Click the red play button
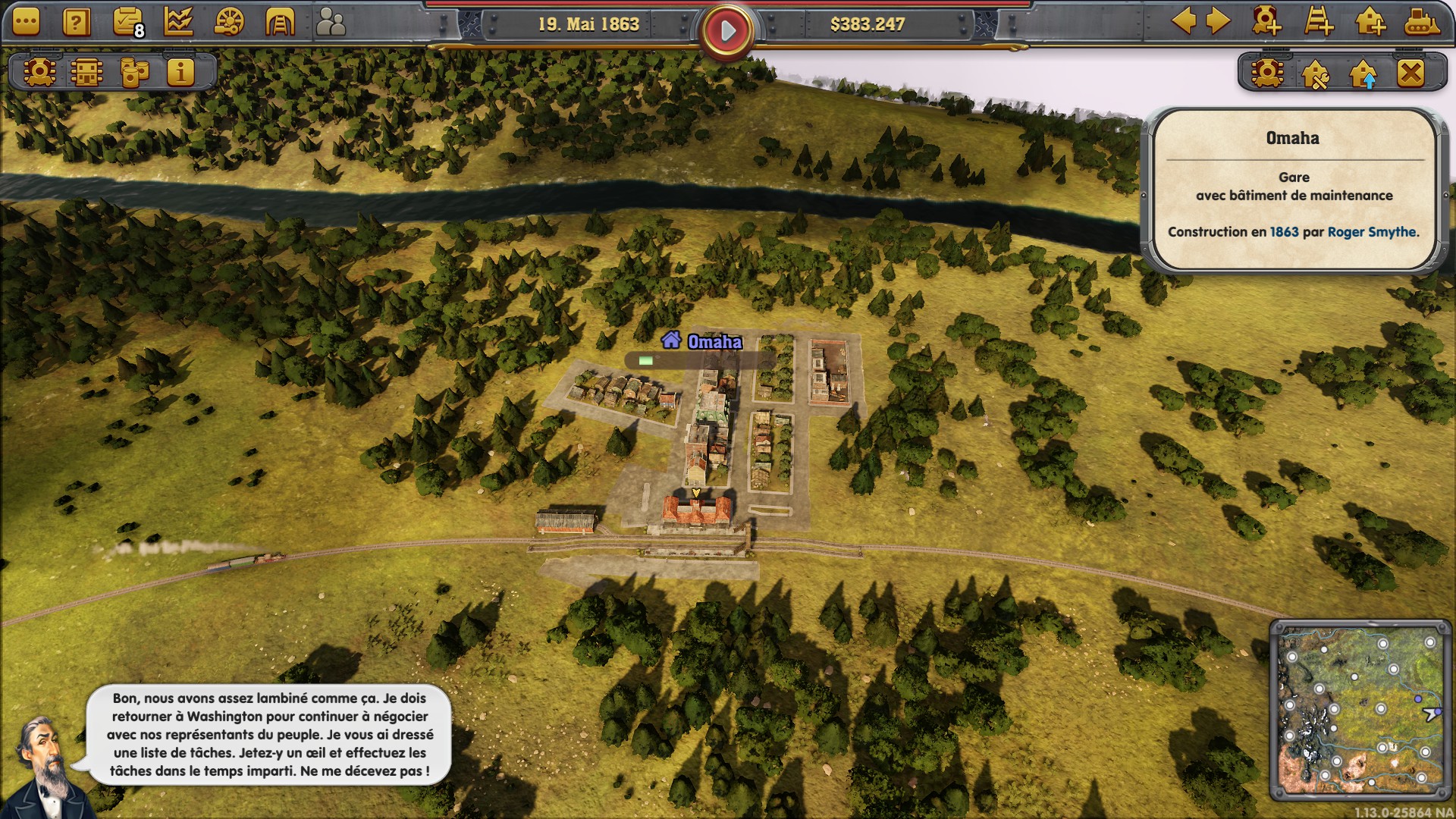This screenshot has height=819, width=1456. [x=727, y=31]
